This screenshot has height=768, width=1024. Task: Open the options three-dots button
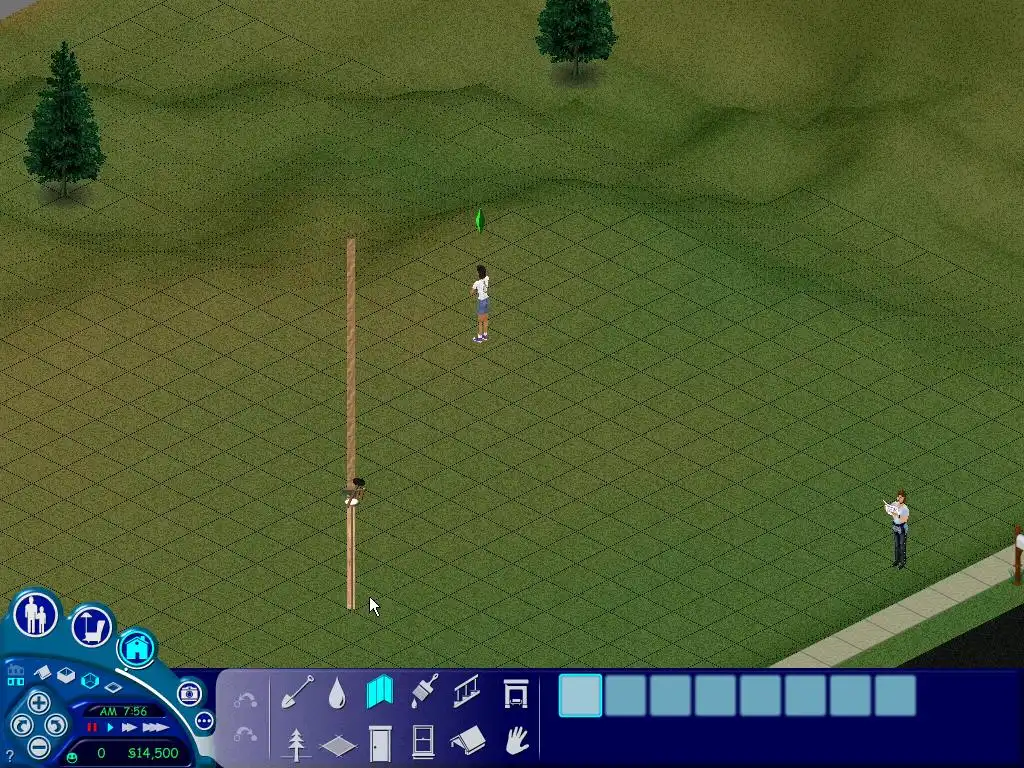point(204,720)
